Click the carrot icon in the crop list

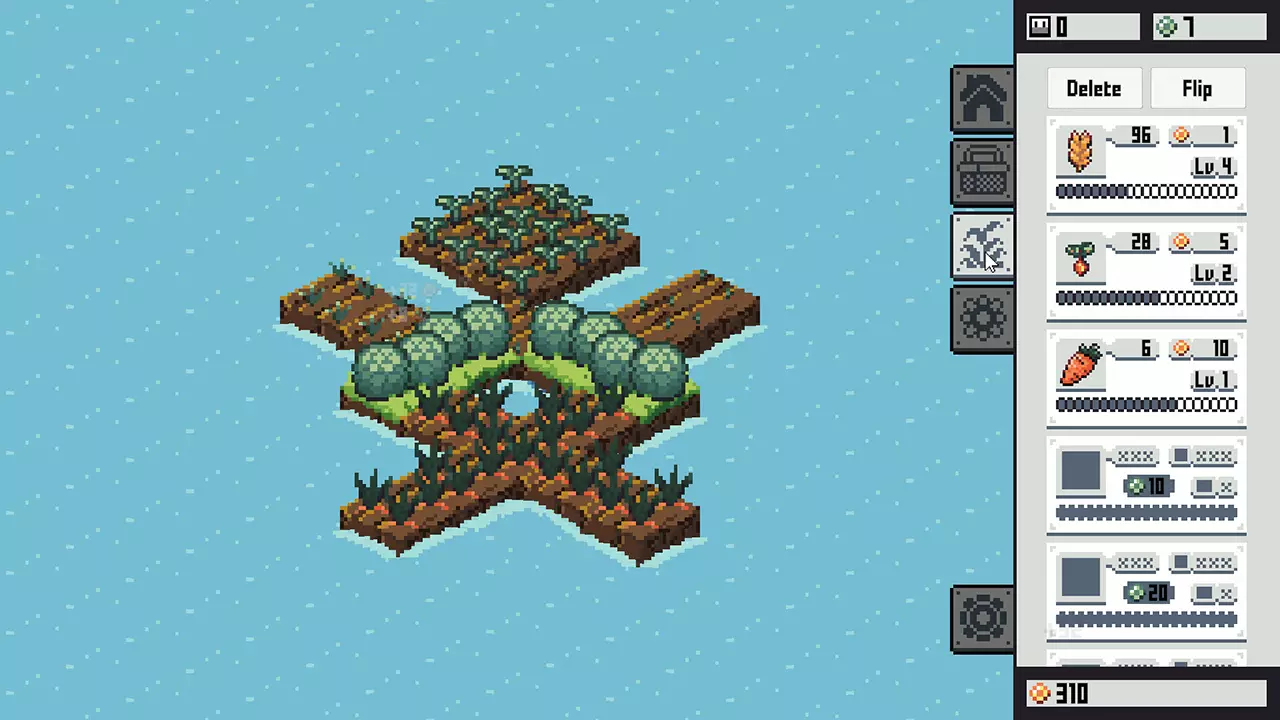(1080, 367)
